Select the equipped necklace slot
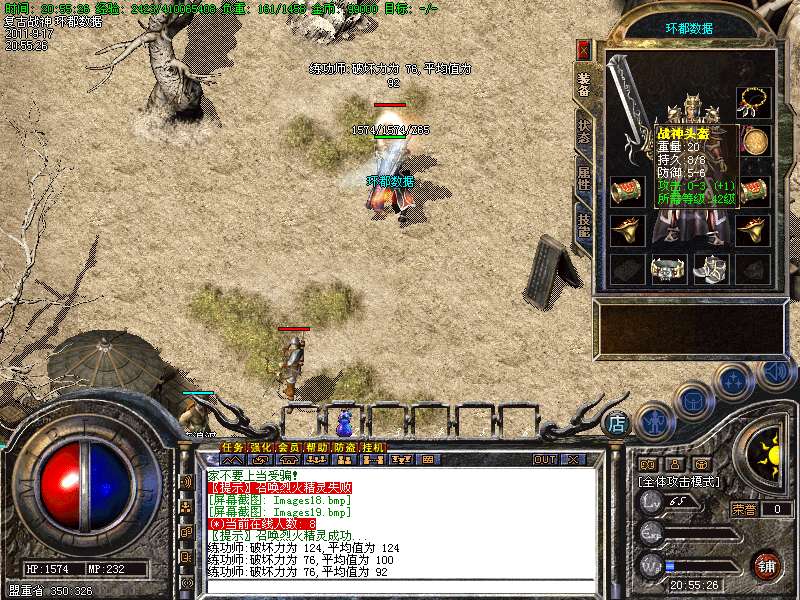 (752, 101)
